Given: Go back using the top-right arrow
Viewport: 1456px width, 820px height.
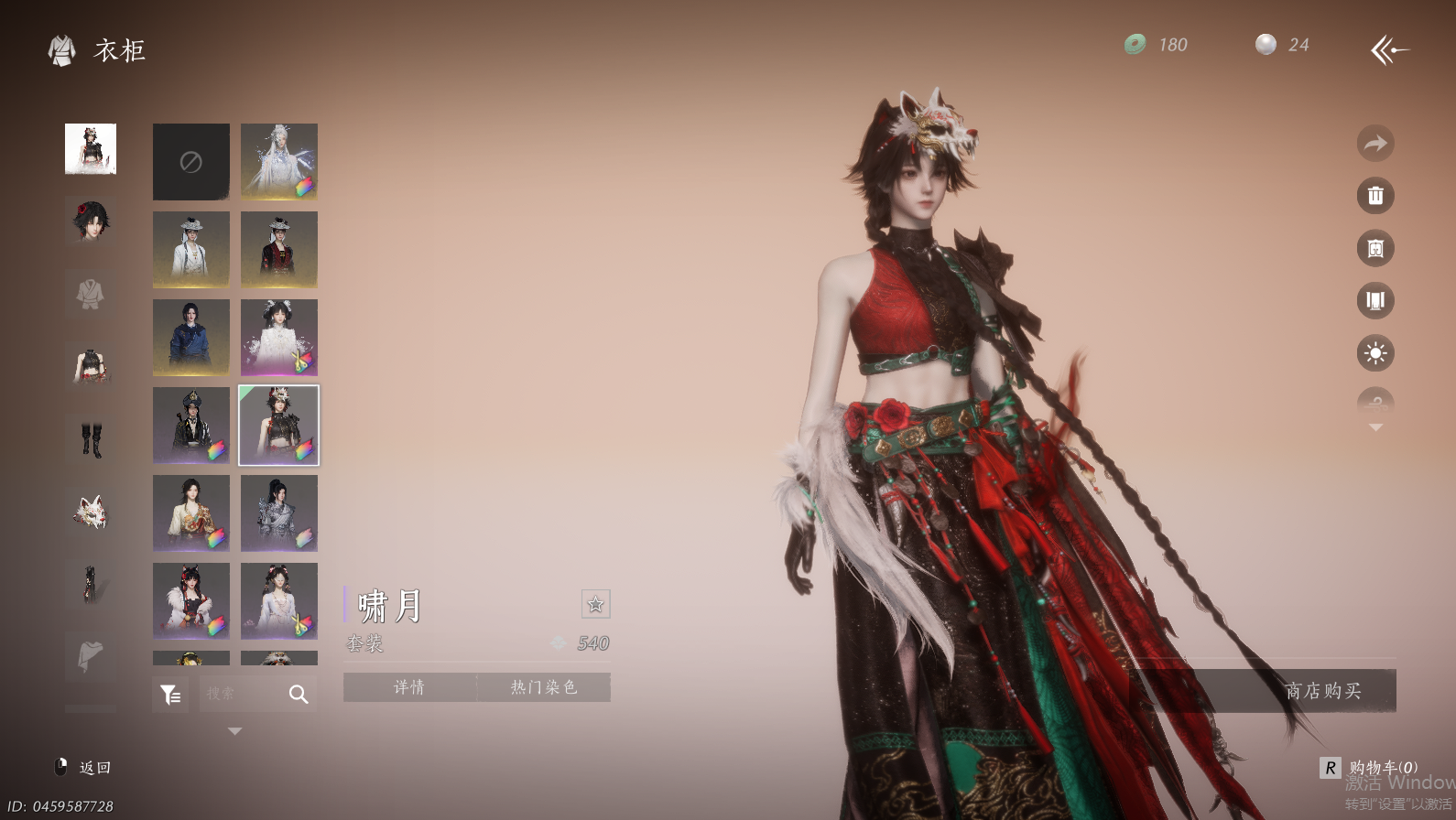Looking at the screenshot, I should coord(1389,49).
